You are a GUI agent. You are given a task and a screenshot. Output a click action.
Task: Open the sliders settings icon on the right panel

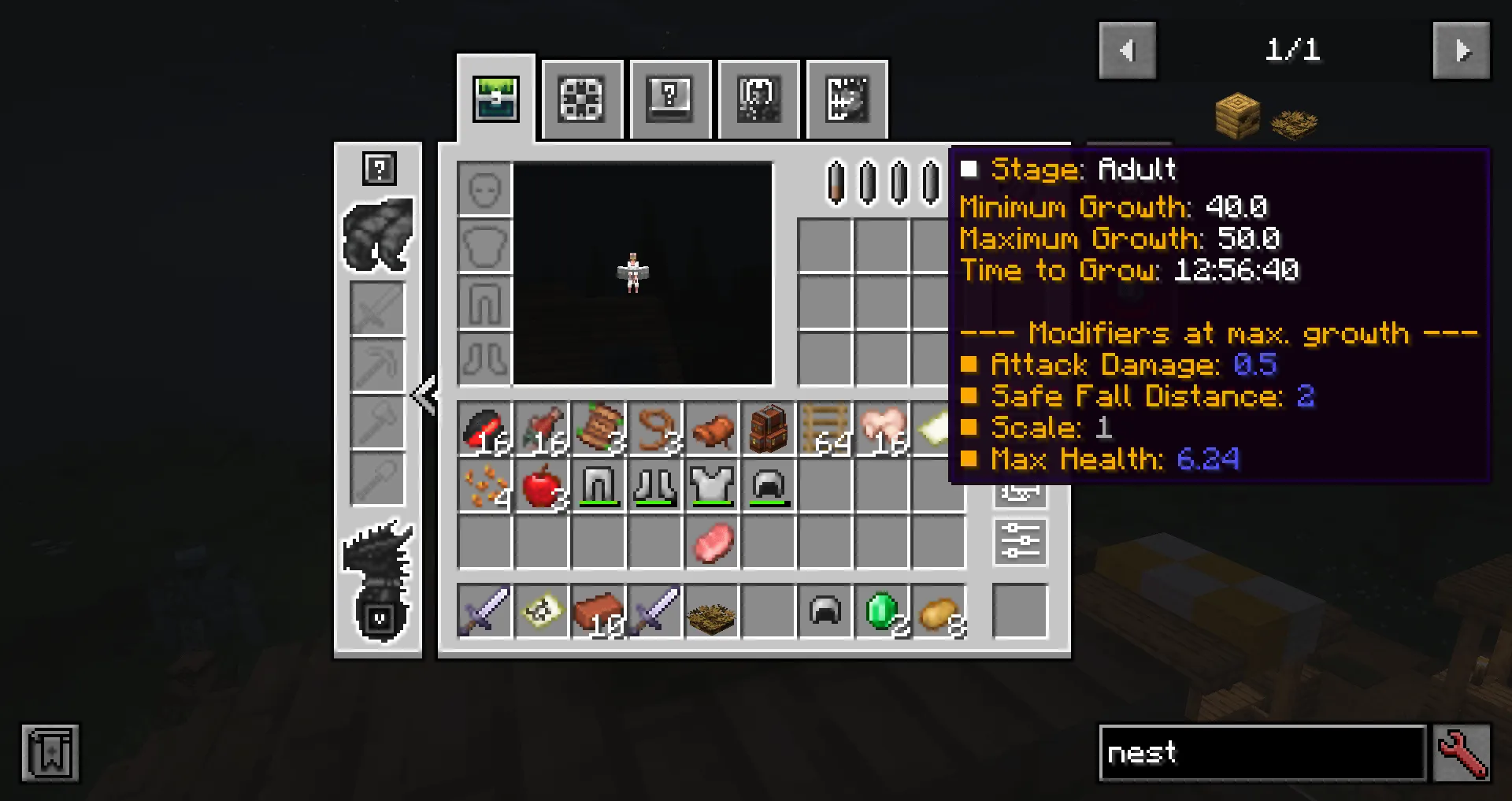(1020, 541)
